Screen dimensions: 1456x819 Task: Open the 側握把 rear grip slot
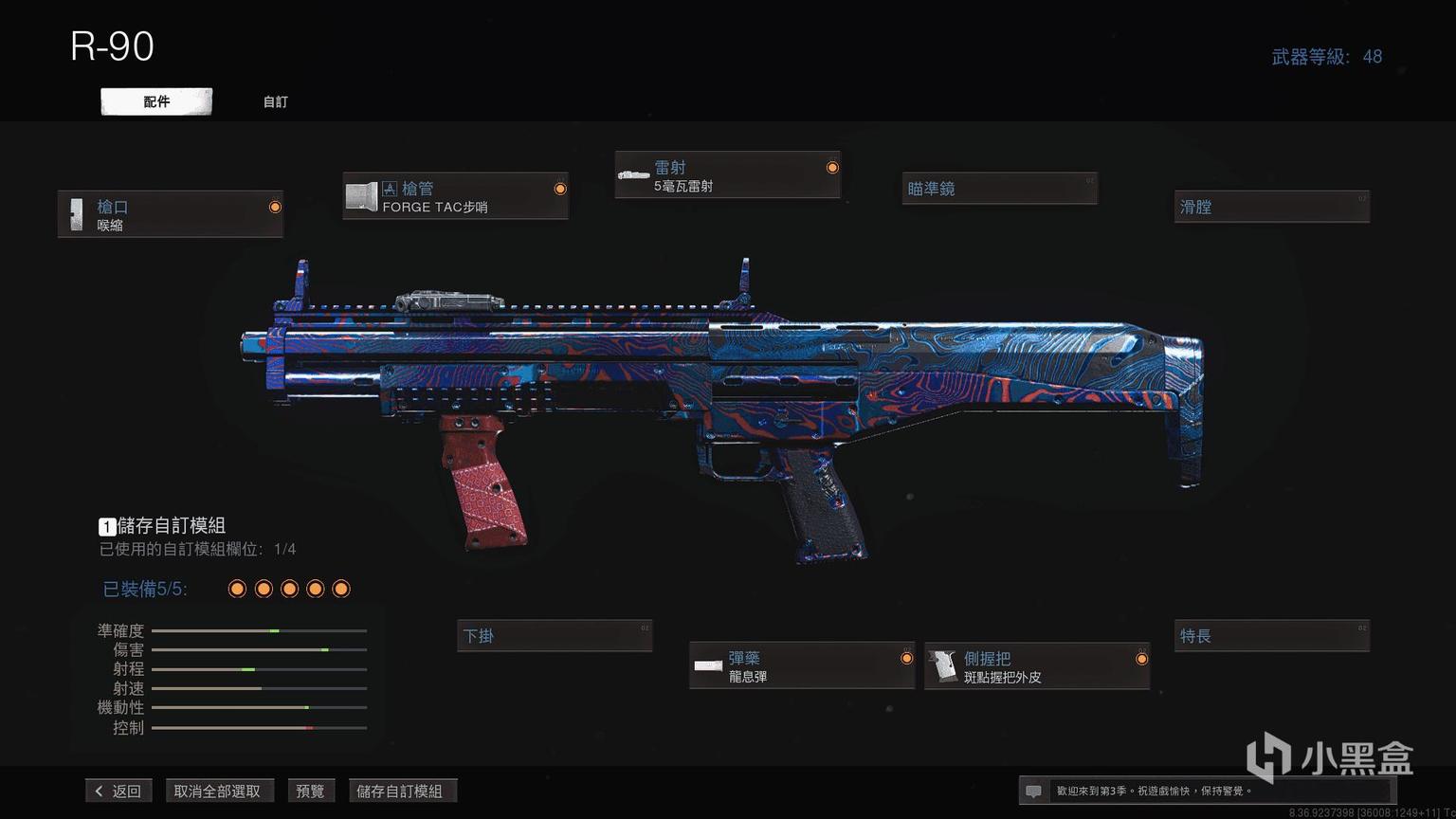point(1037,666)
